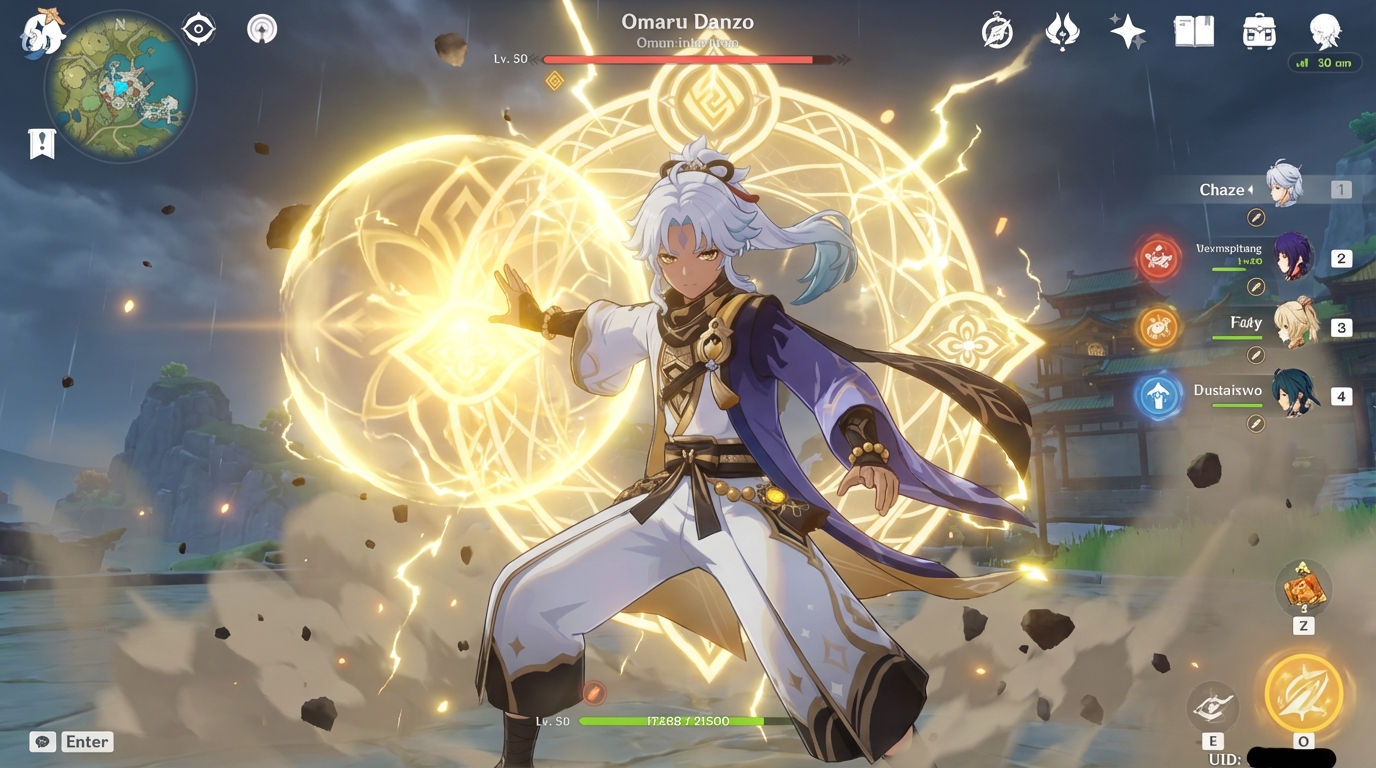The width and height of the screenshot is (1376, 768).
Task: Expand Chaze's party entry via the chevron
Action: [1251, 189]
